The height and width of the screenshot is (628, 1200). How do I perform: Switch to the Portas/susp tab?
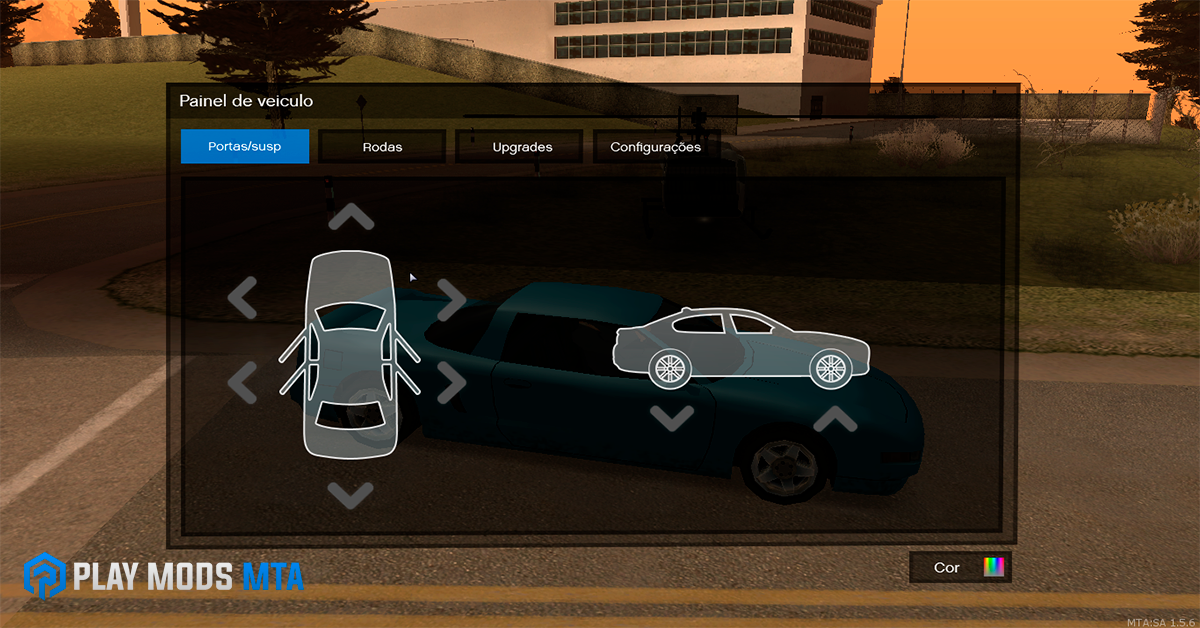tap(245, 147)
